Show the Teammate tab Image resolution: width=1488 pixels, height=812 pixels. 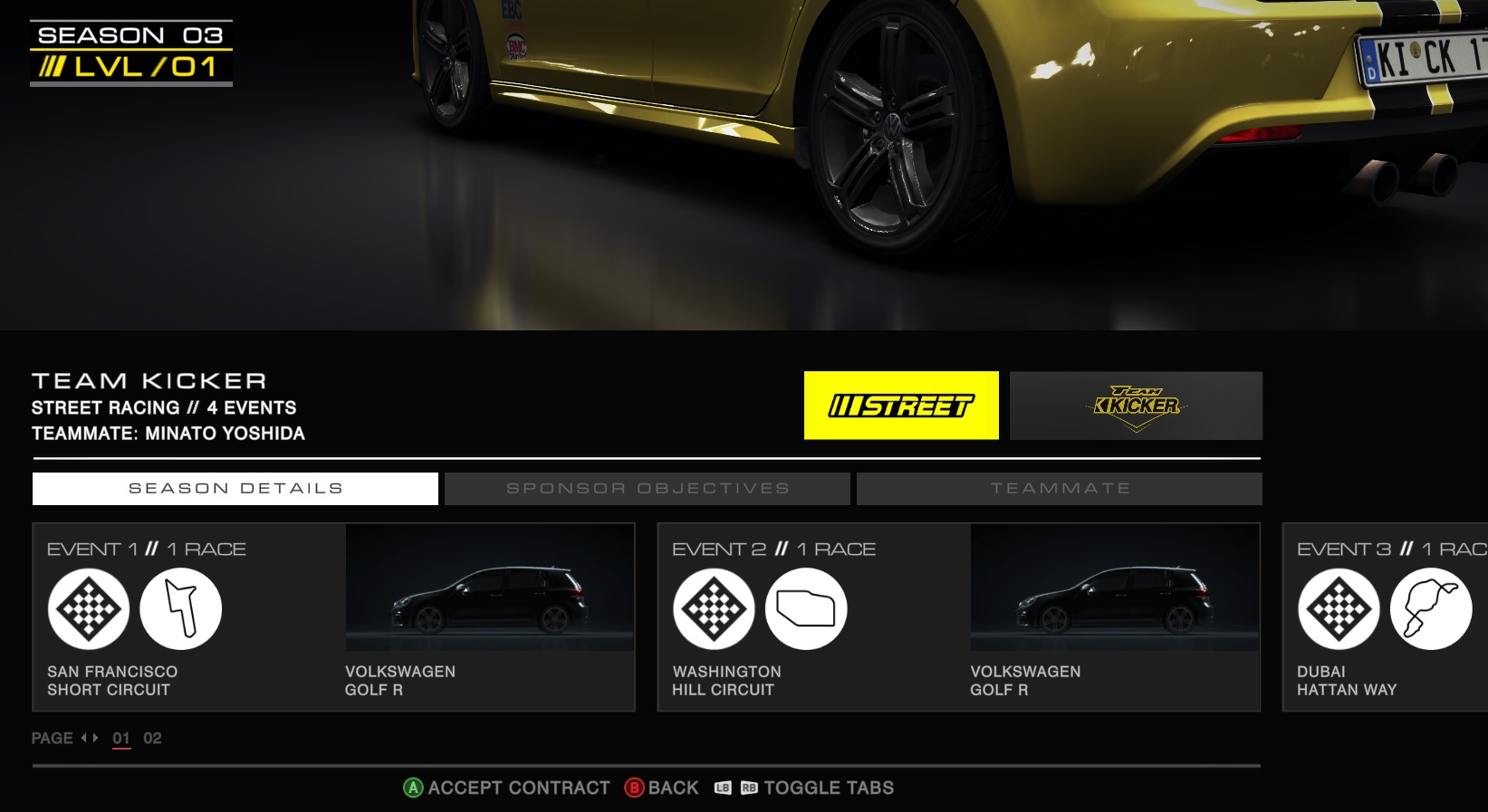click(1060, 489)
